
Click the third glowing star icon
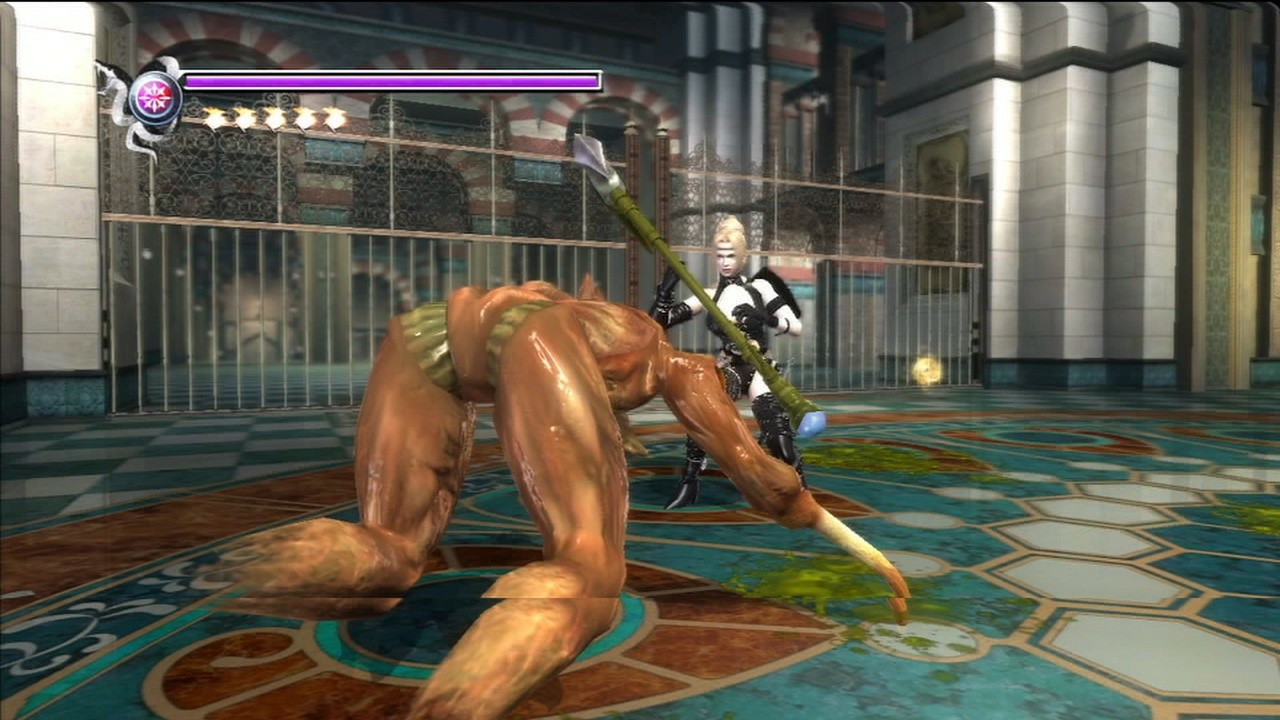pyautogui.click(x=277, y=119)
